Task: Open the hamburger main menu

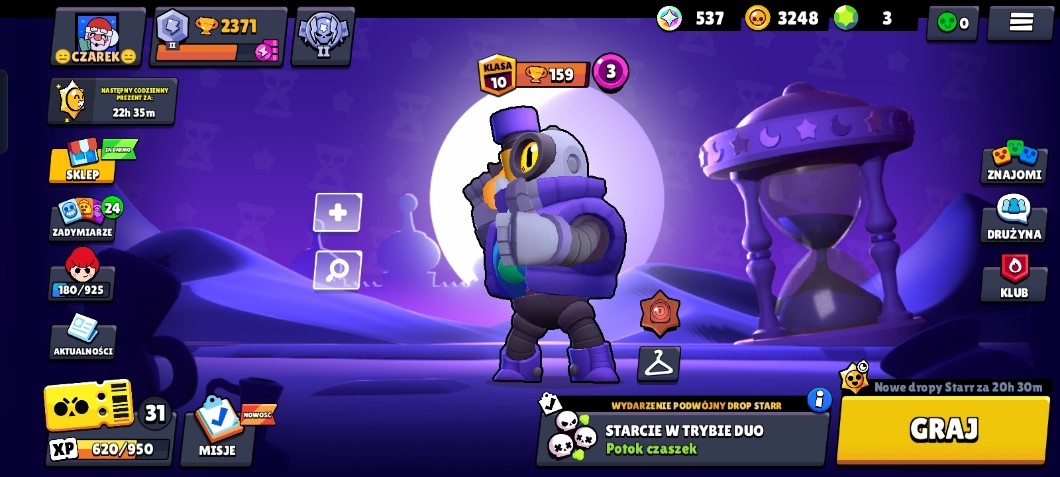Action: (x=1020, y=23)
